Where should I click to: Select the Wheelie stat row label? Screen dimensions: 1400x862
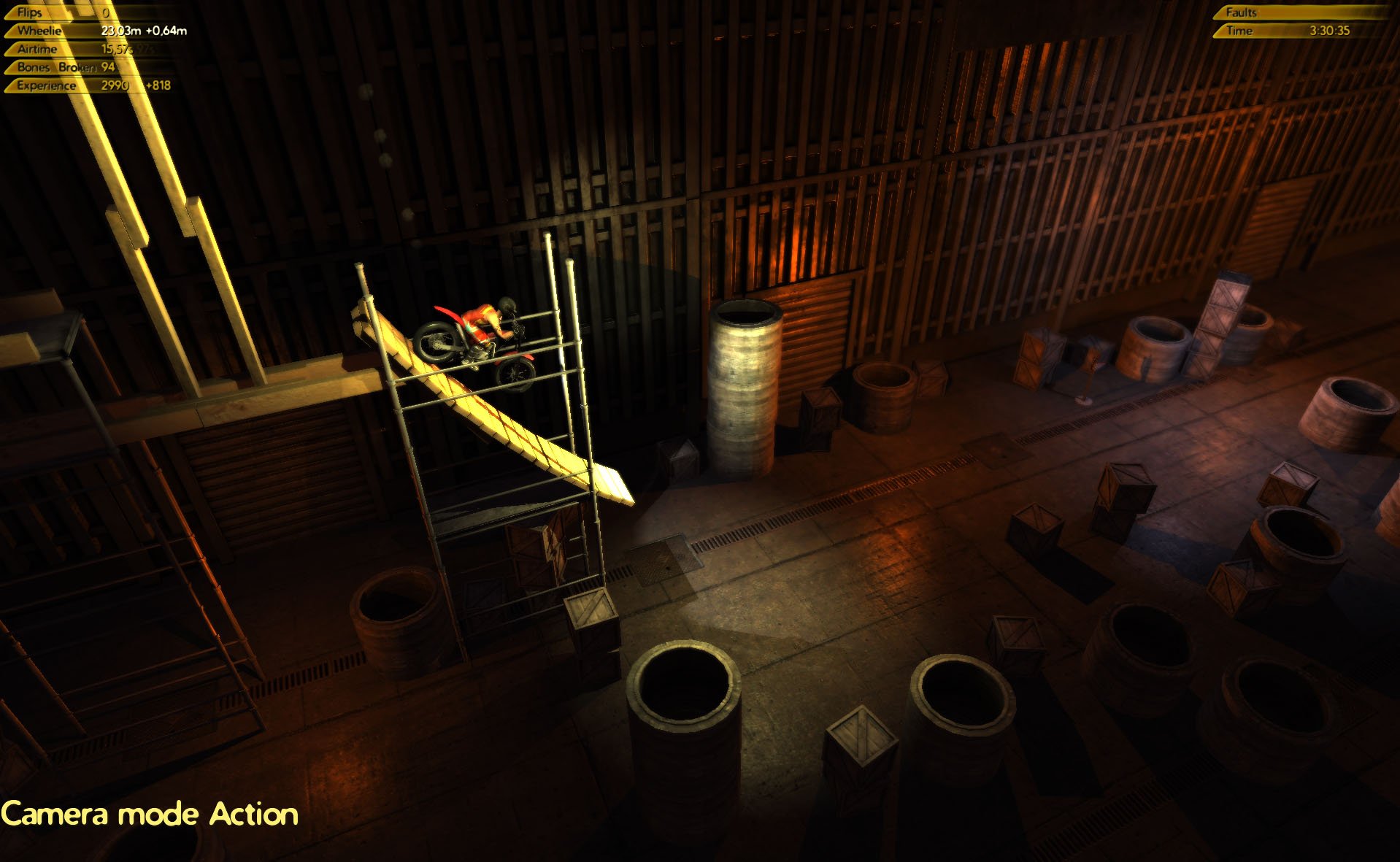(40, 31)
